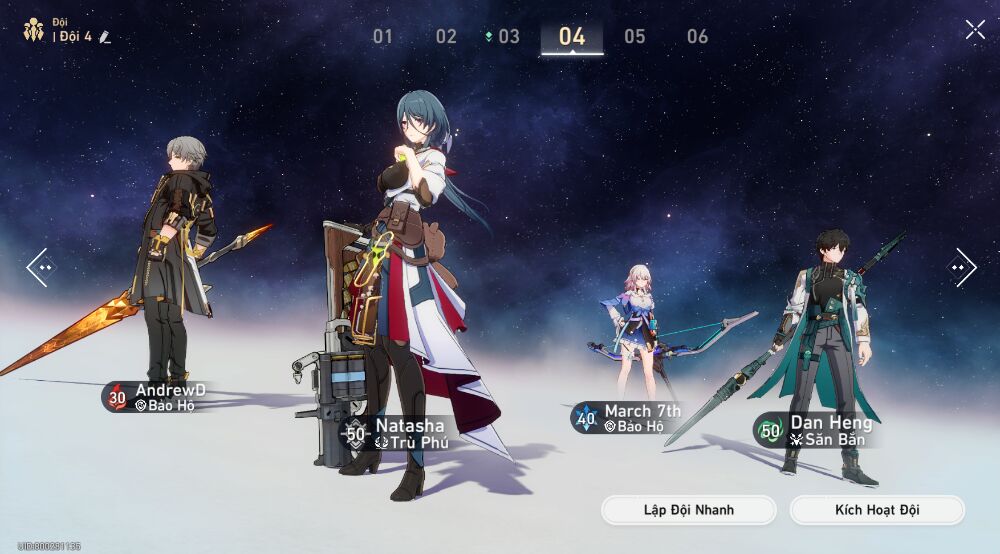Select the AndrewD character slot
The height and width of the screenshot is (554, 1000).
(x=175, y=270)
